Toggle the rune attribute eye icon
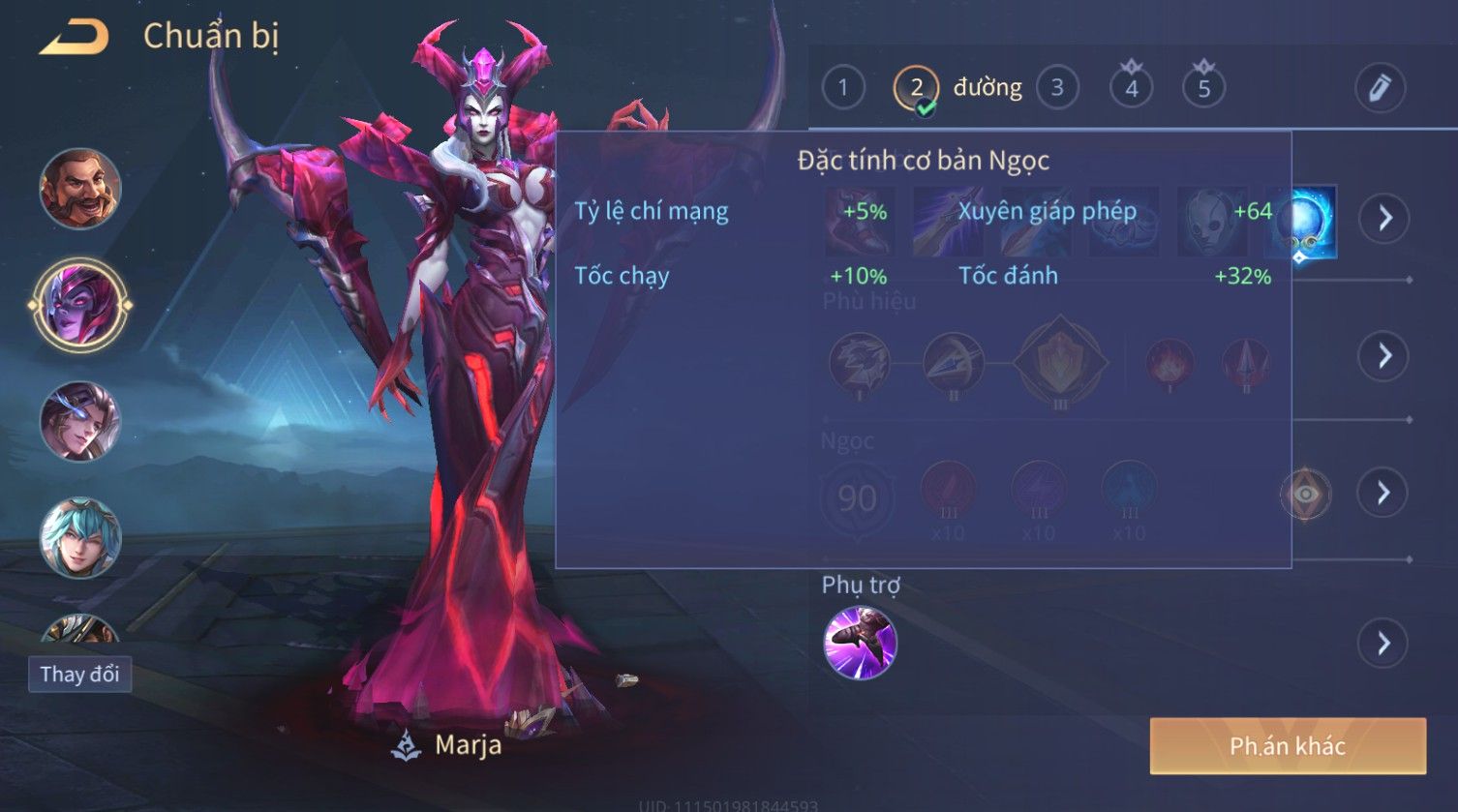Image resolution: width=1458 pixels, height=812 pixels. (1305, 495)
